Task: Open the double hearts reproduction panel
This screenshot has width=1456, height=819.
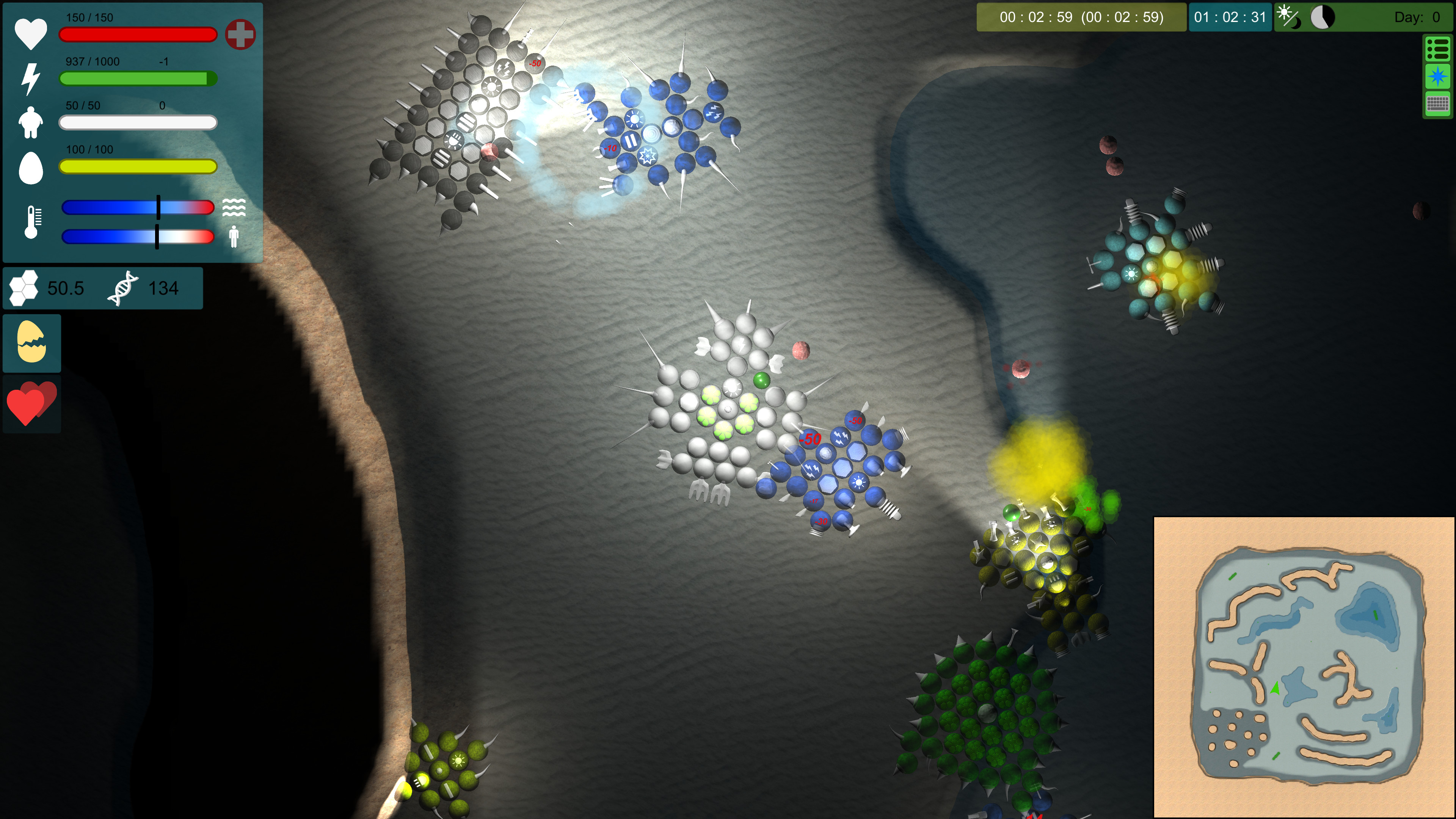Action: click(31, 403)
